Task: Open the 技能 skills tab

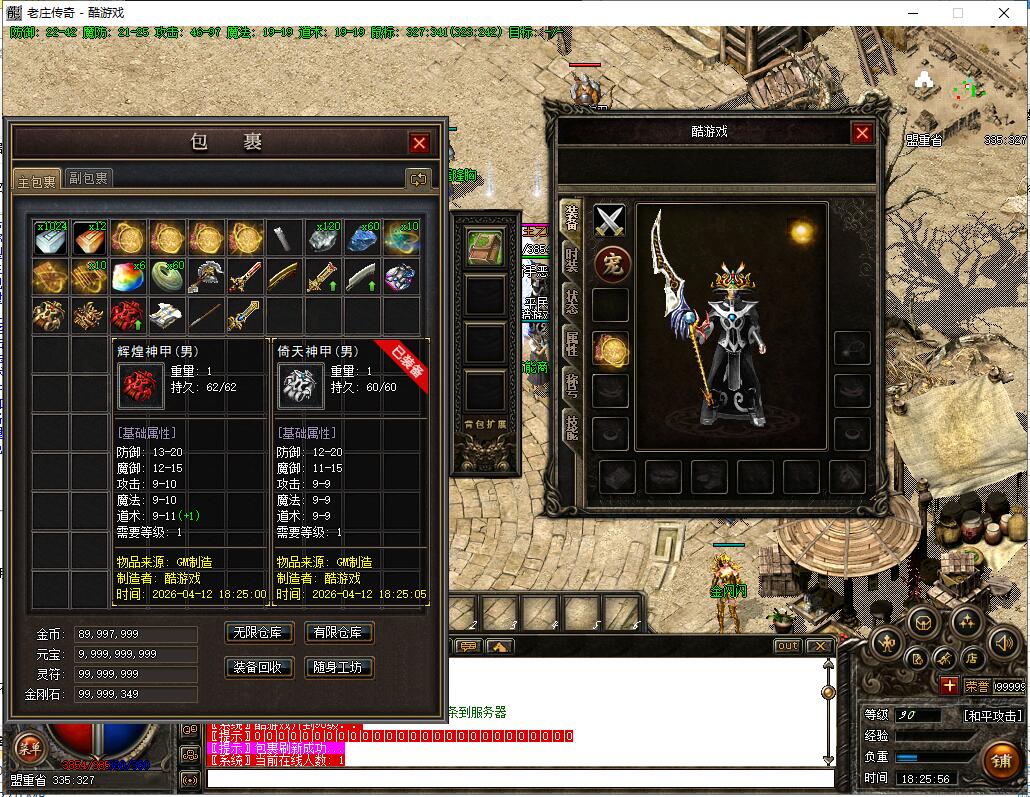Action: click(x=571, y=428)
